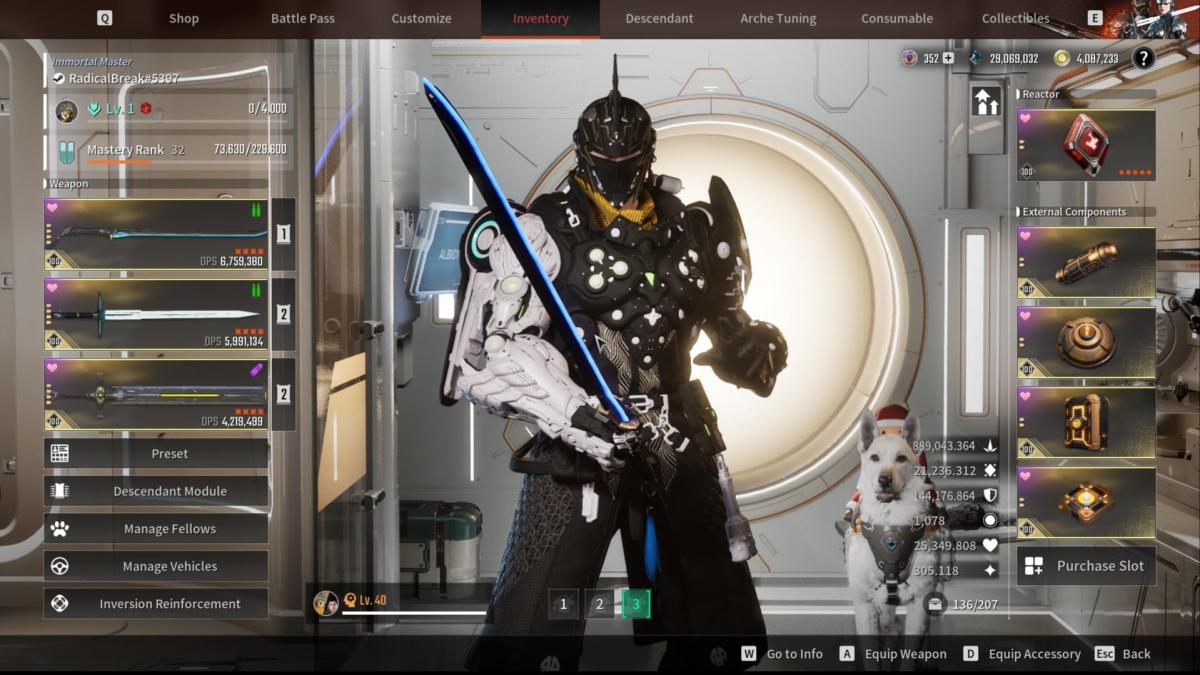Open the question mark help icon
This screenshot has width=1200, height=675.
[x=1143, y=58]
